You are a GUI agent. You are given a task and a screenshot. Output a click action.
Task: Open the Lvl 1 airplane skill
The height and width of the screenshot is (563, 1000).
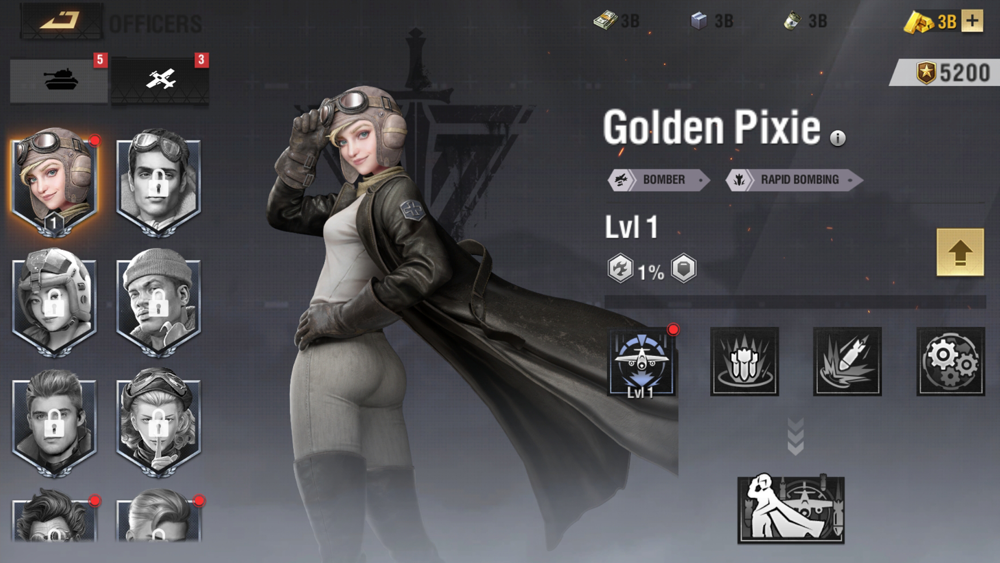pyautogui.click(x=641, y=362)
